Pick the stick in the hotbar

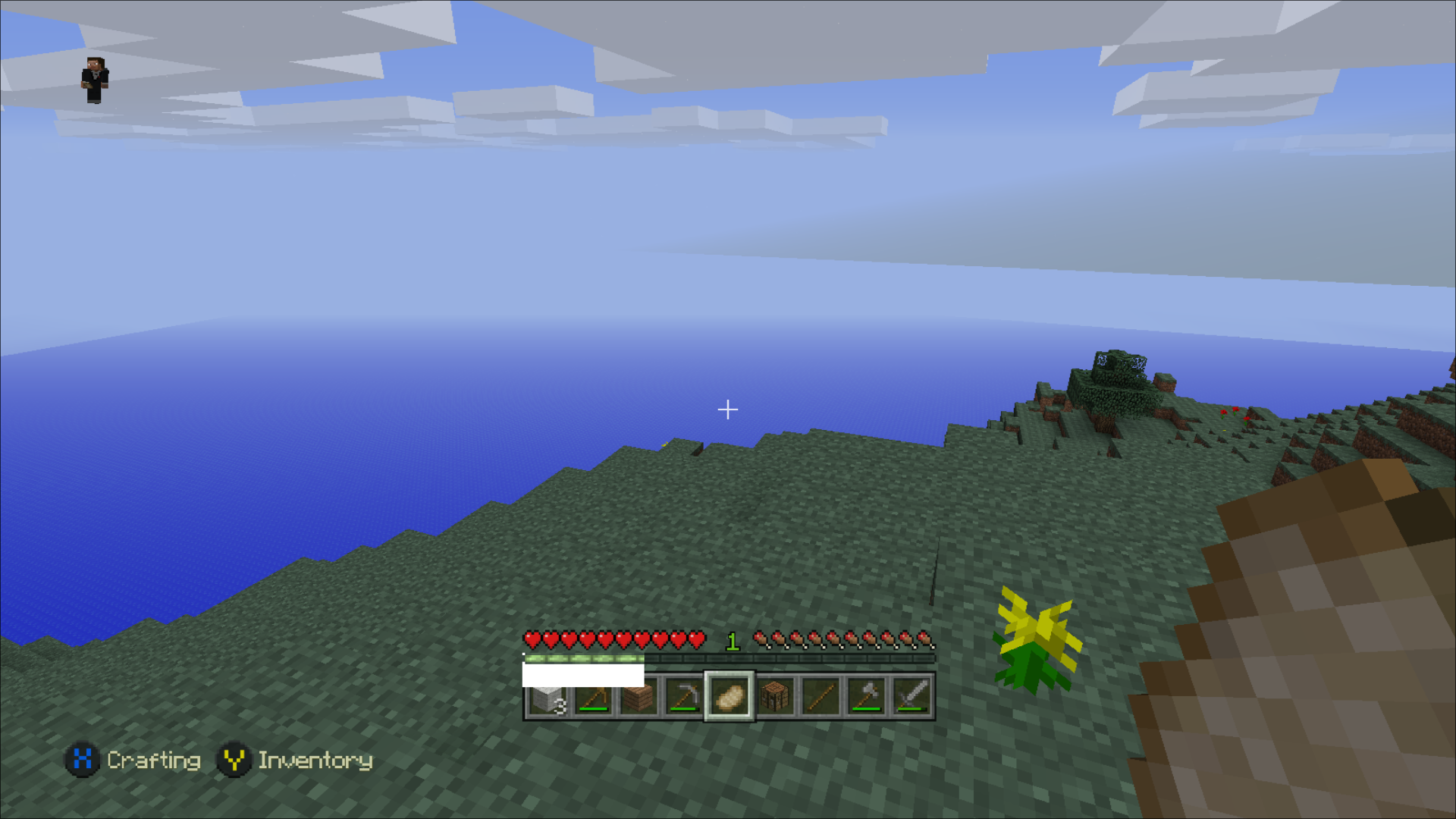pyautogui.click(x=821, y=697)
